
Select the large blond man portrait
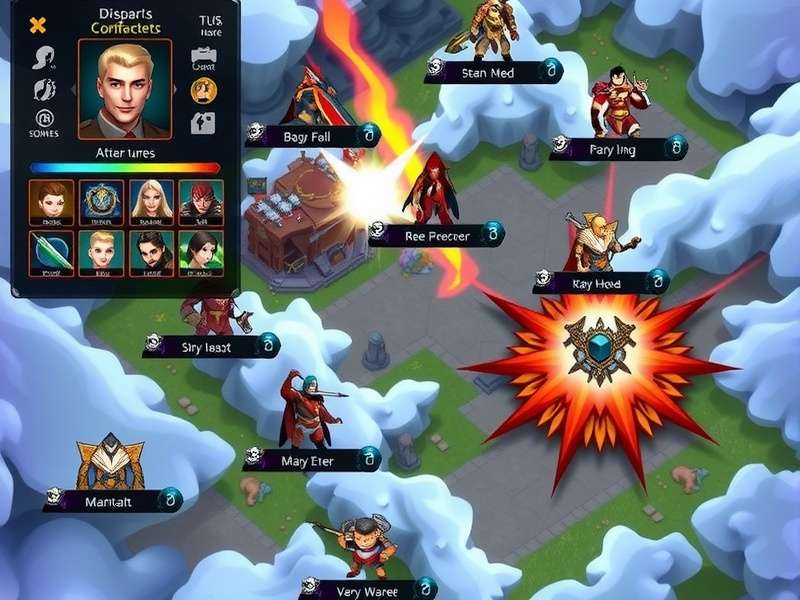124,88
